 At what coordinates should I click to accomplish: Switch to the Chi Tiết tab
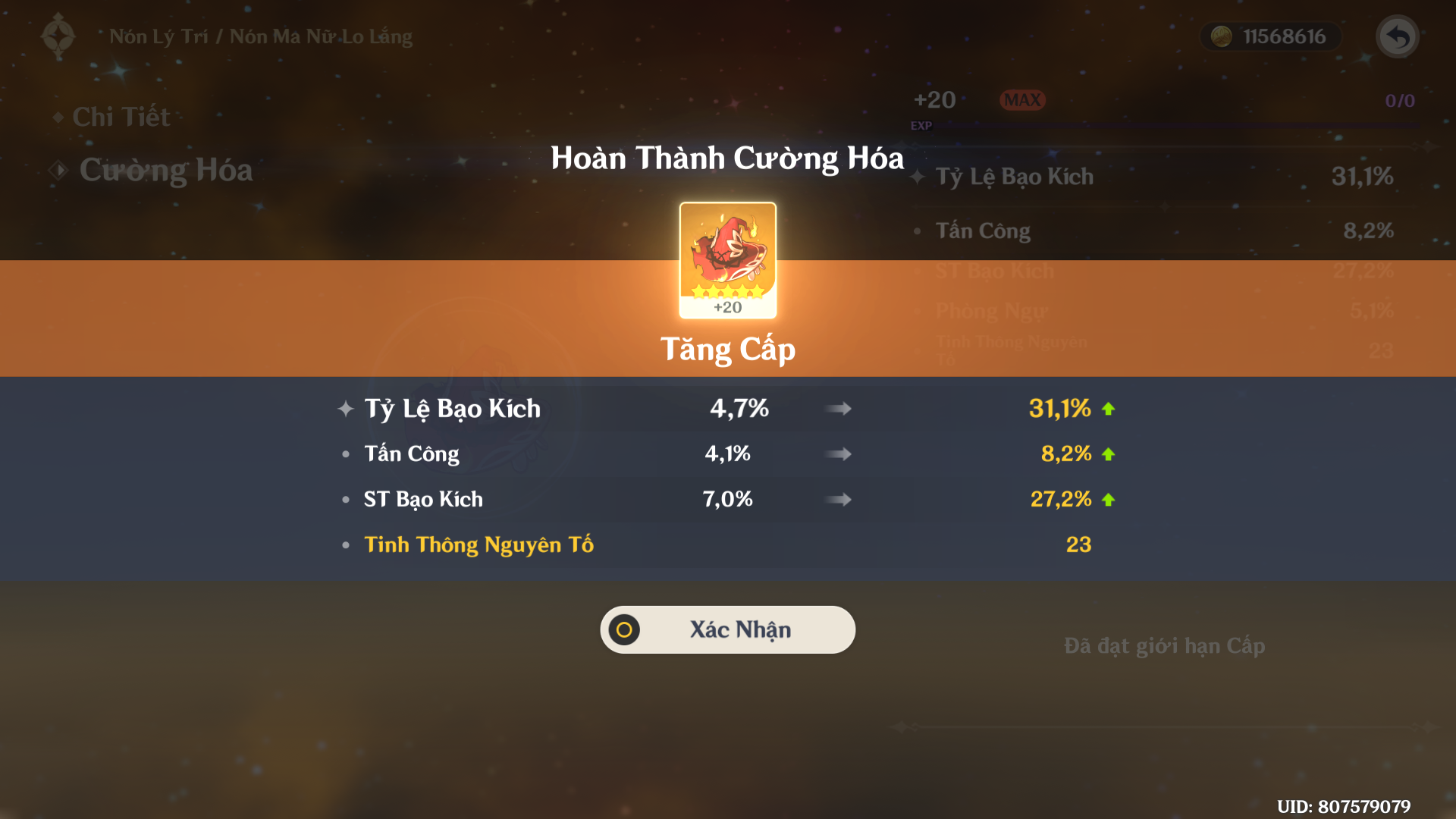(x=121, y=117)
